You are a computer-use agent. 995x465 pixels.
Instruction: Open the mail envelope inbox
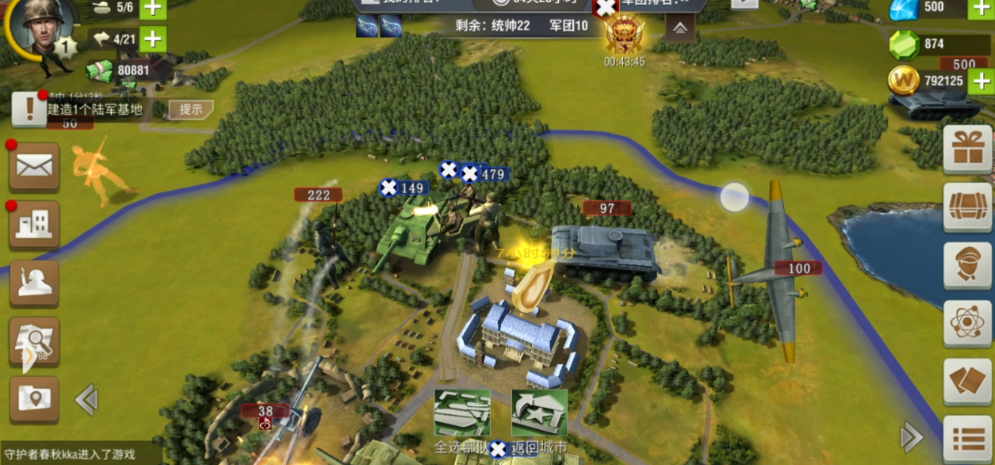(34, 166)
